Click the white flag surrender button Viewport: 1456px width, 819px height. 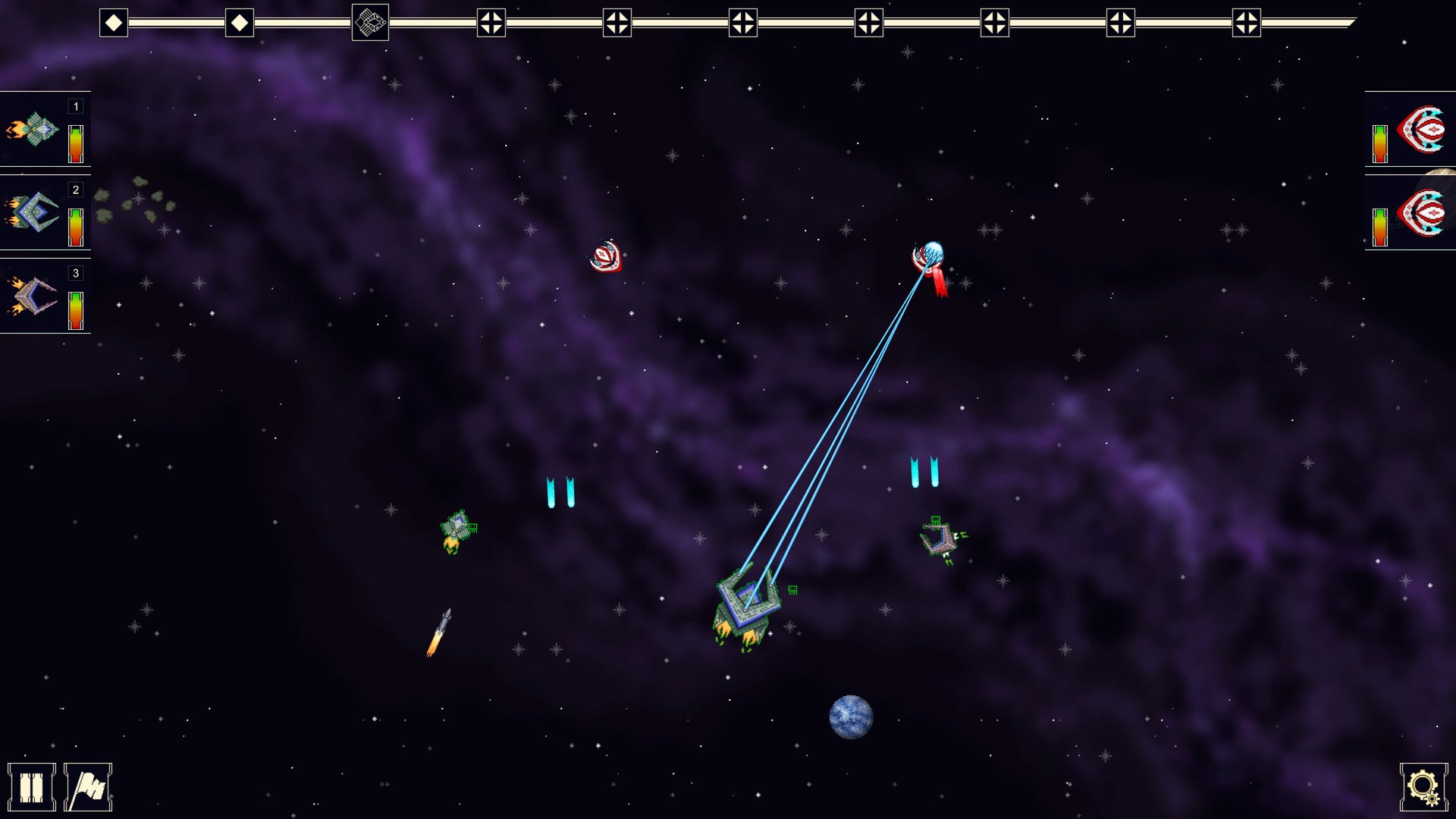pyautogui.click(x=88, y=787)
